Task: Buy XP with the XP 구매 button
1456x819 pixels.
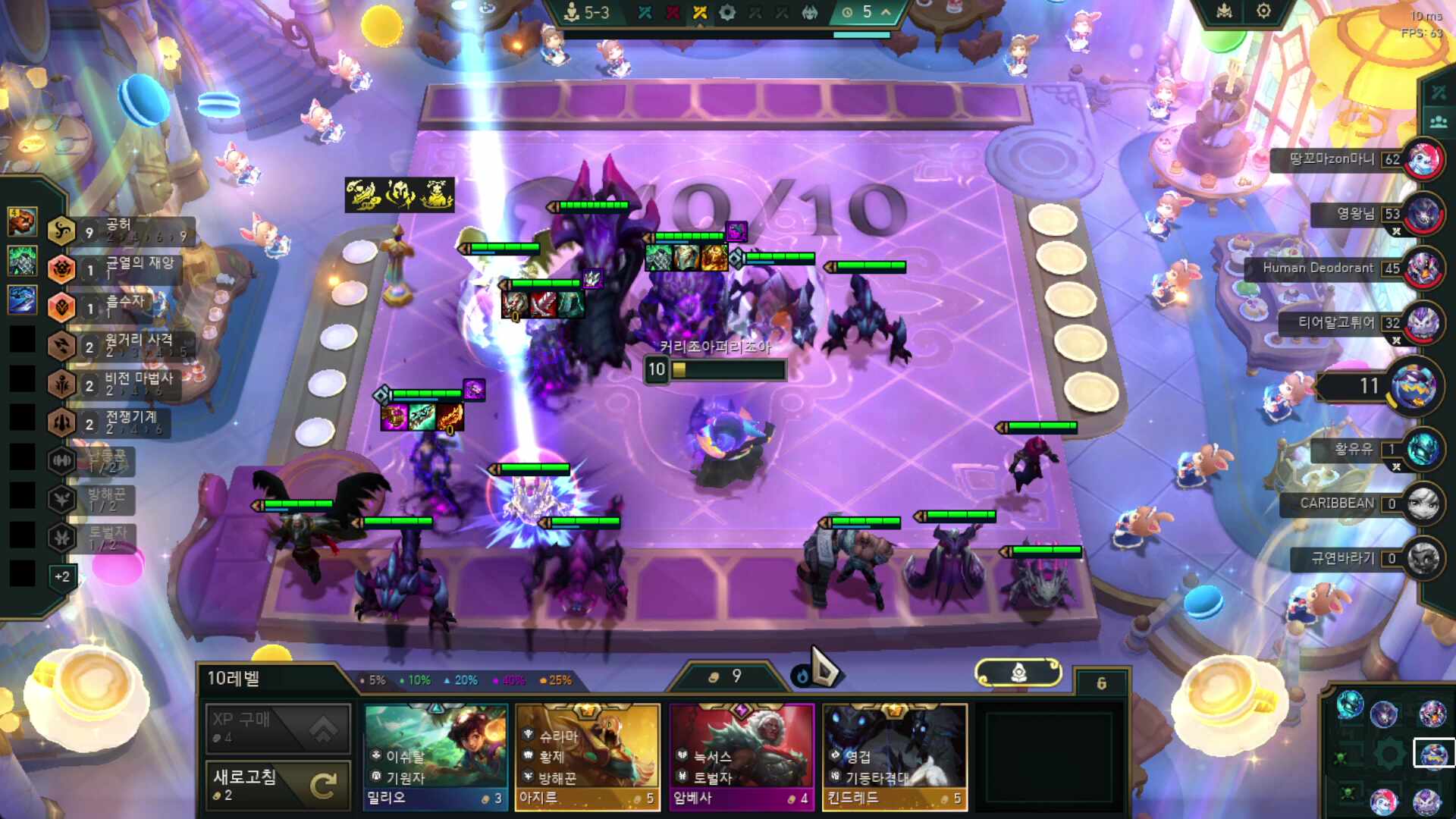Action: 278,728
